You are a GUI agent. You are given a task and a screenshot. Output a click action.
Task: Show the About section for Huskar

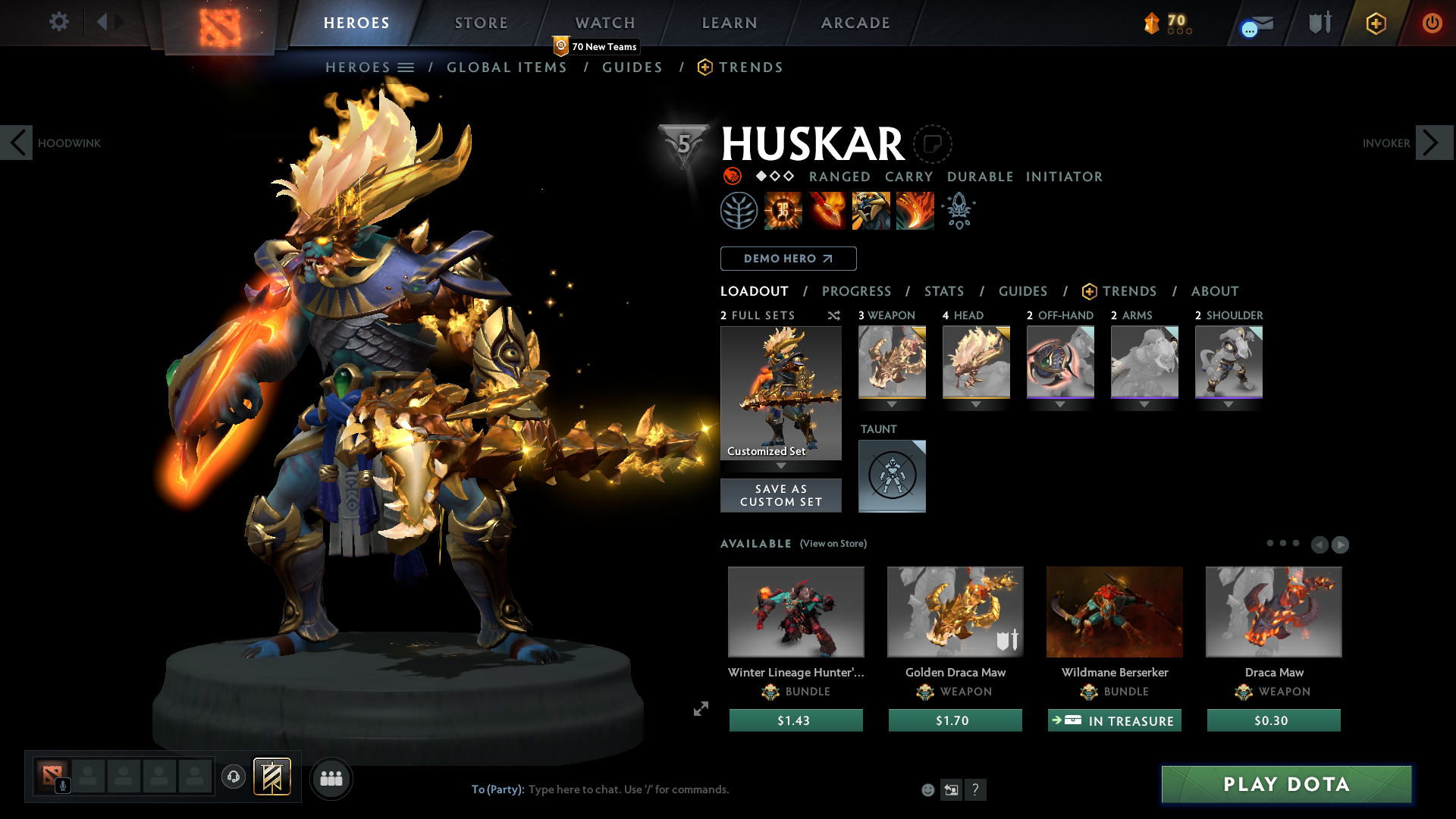coord(1214,291)
